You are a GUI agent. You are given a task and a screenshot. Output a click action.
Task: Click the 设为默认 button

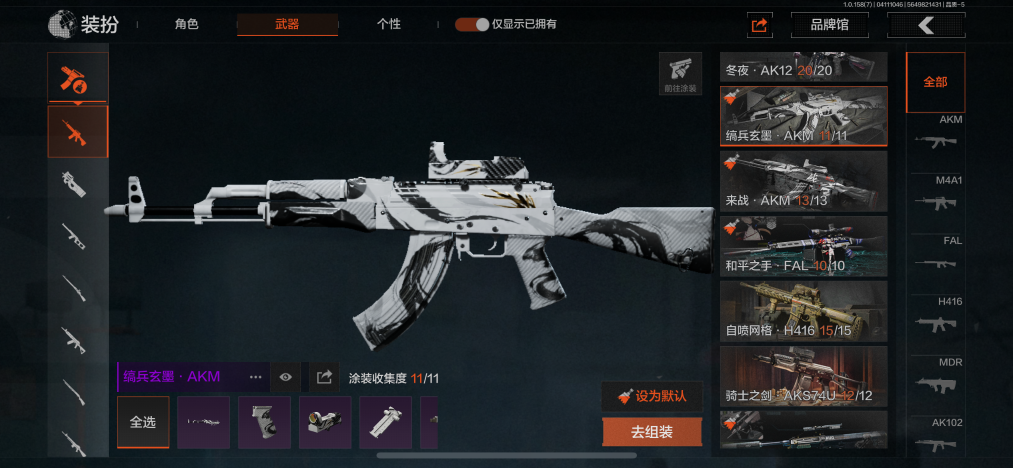tap(652, 395)
